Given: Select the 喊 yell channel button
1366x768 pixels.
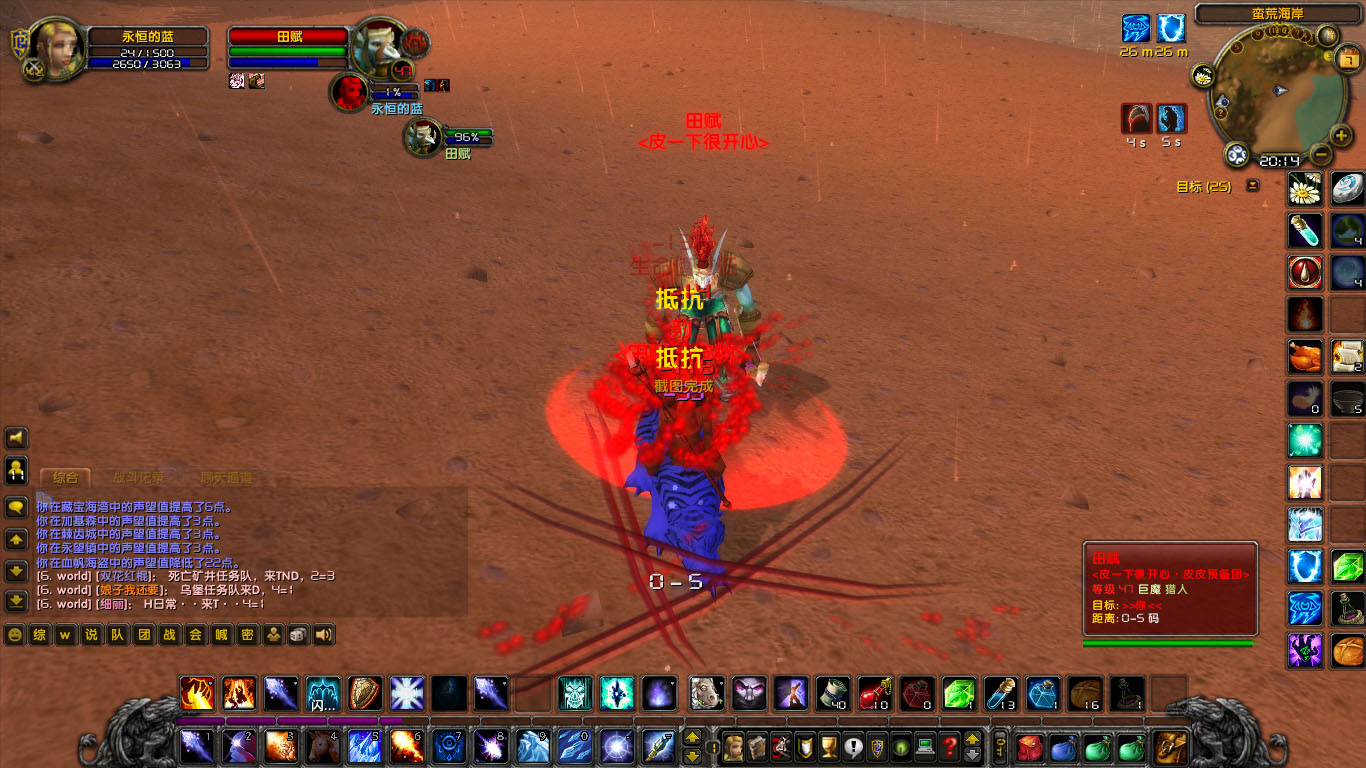Looking at the screenshot, I should tap(221, 635).
